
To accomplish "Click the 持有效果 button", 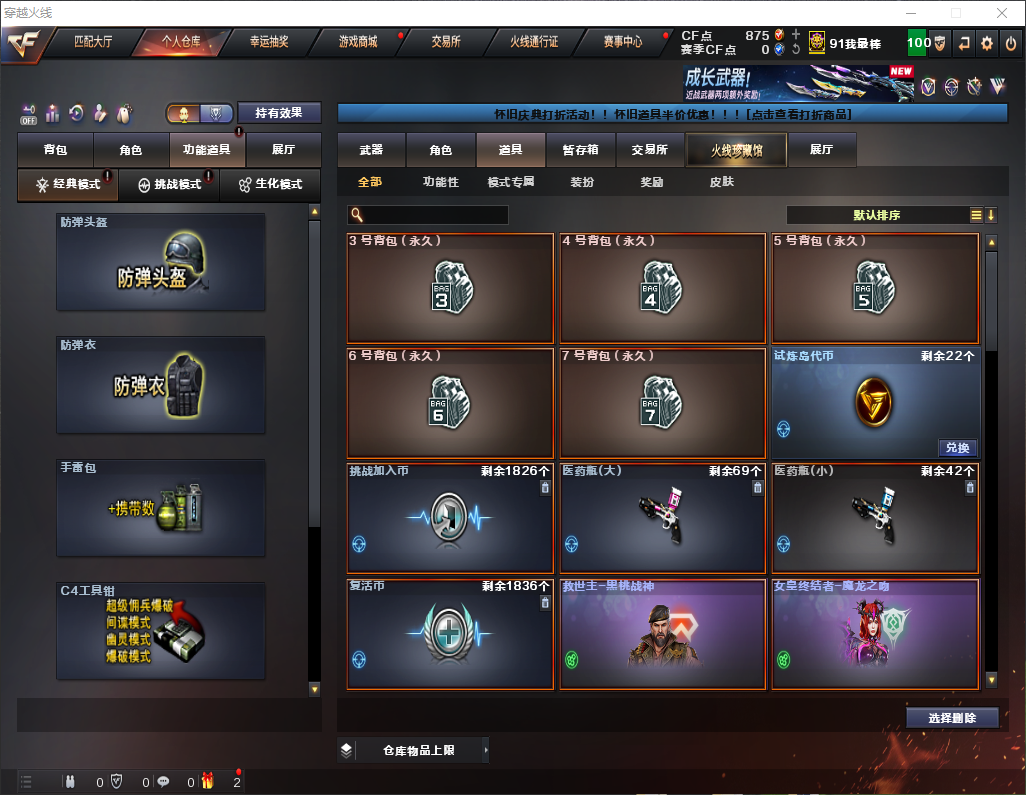I will tap(279, 112).
